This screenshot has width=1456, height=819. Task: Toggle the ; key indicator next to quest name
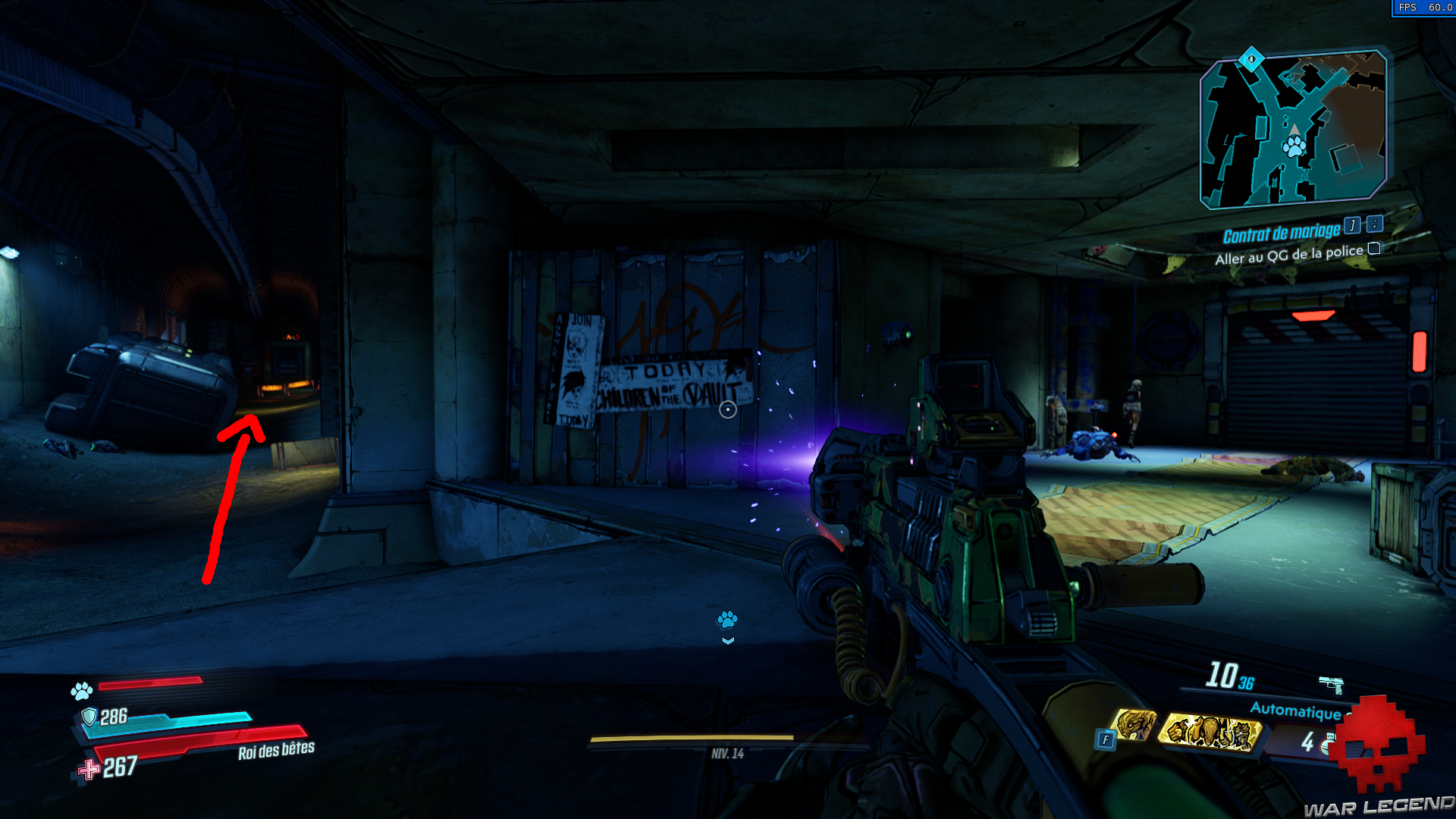click(1374, 225)
